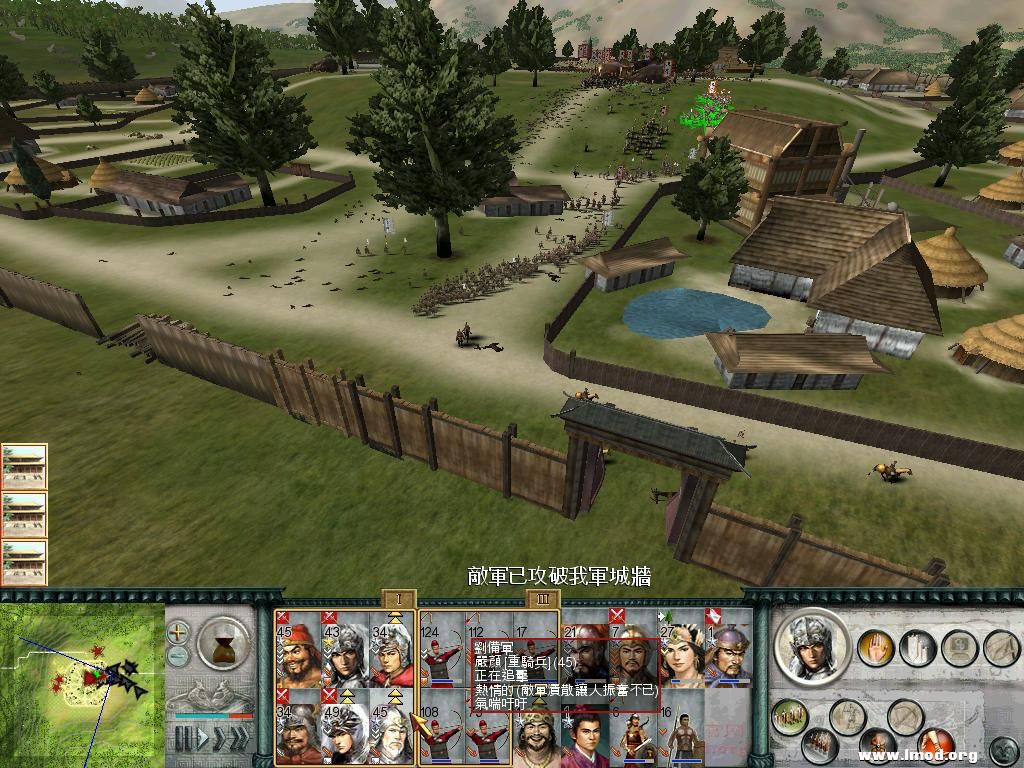Click the battle minimap
This screenshot has height=768, width=1024.
tap(82, 682)
